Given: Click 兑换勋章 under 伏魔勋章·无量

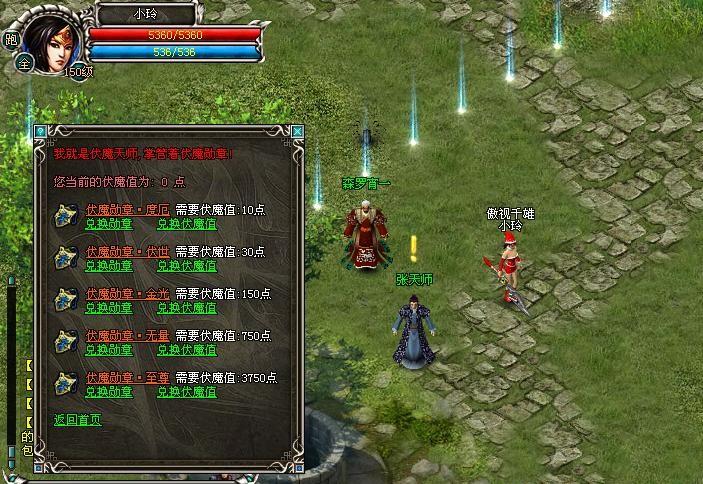Looking at the screenshot, I should tap(109, 350).
